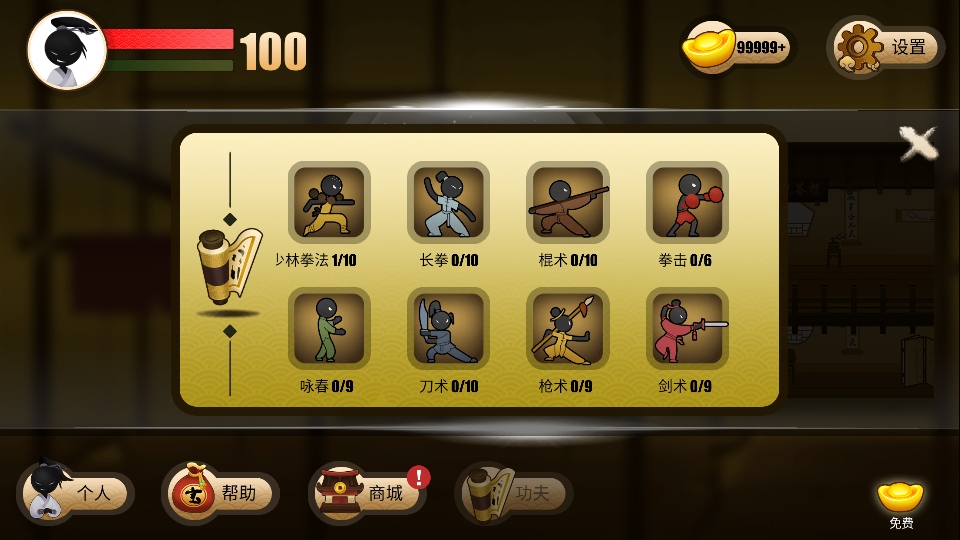
Task: Select the 棍术 staff technique
Action: [567, 202]
